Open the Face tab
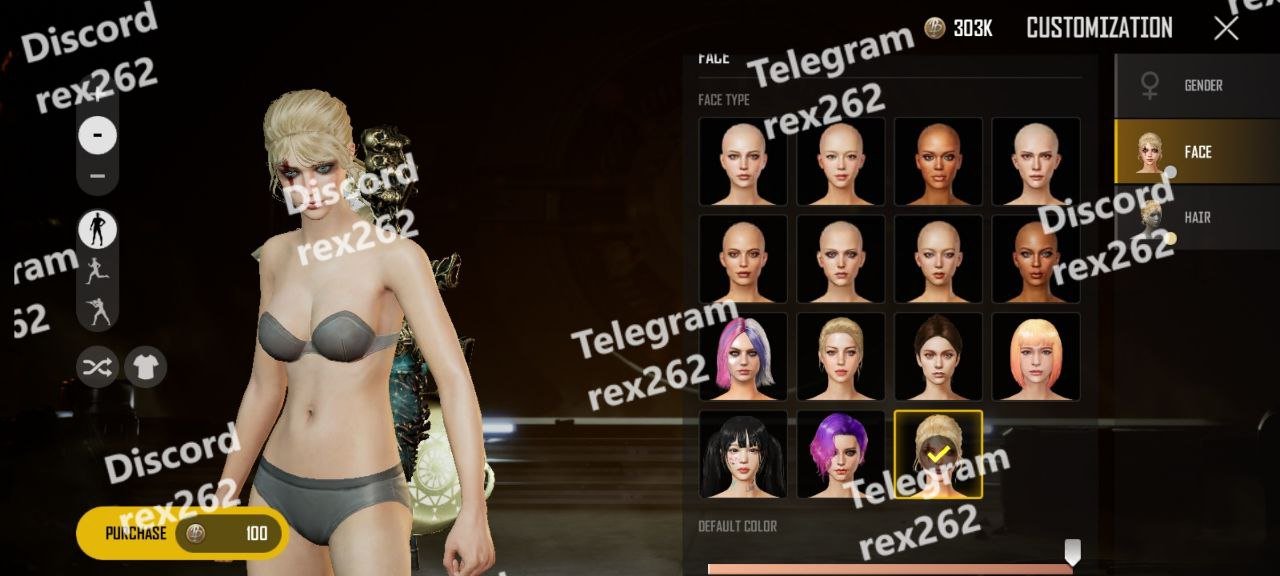Image resolution: width=1280 pixels, height=576 pixels. [x=1197, y=152]
